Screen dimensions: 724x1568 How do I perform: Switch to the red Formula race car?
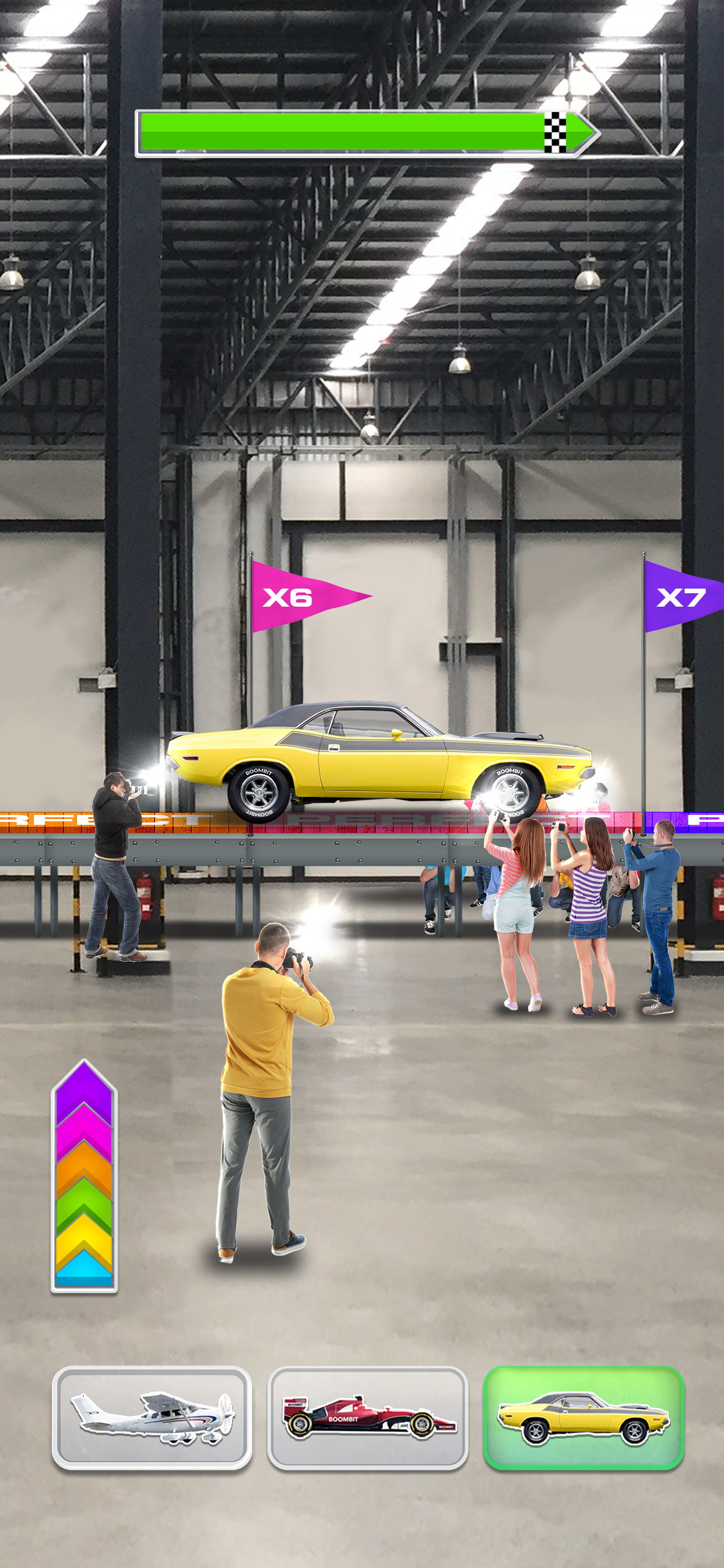(x=367, y=1417)
